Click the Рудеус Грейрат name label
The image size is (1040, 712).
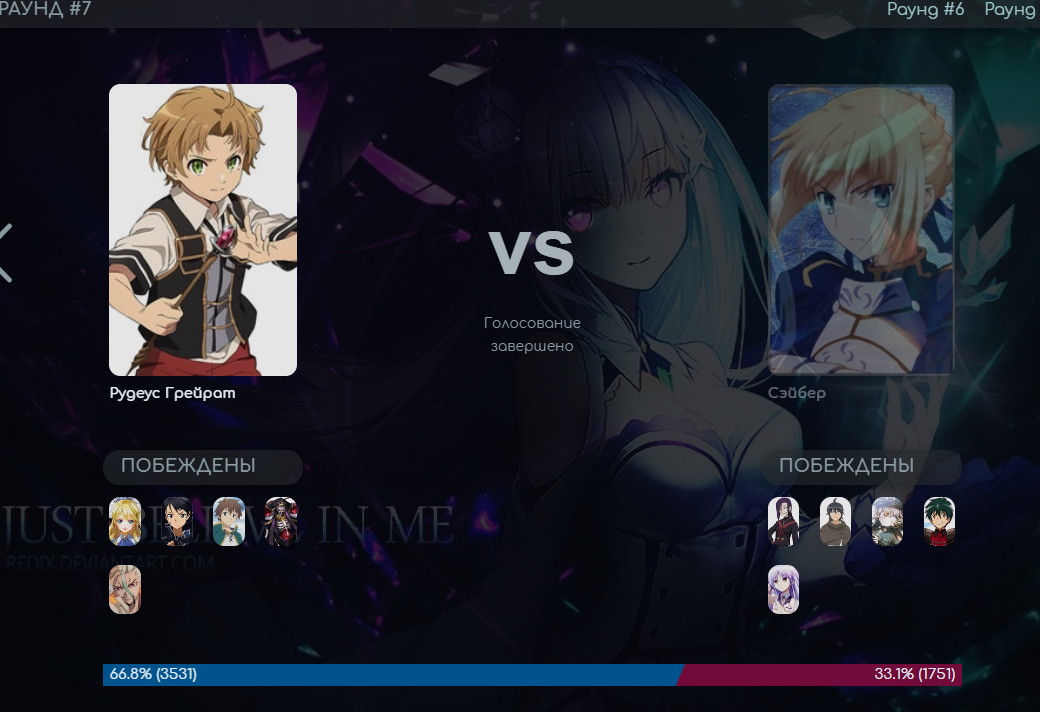click(172, 393)
